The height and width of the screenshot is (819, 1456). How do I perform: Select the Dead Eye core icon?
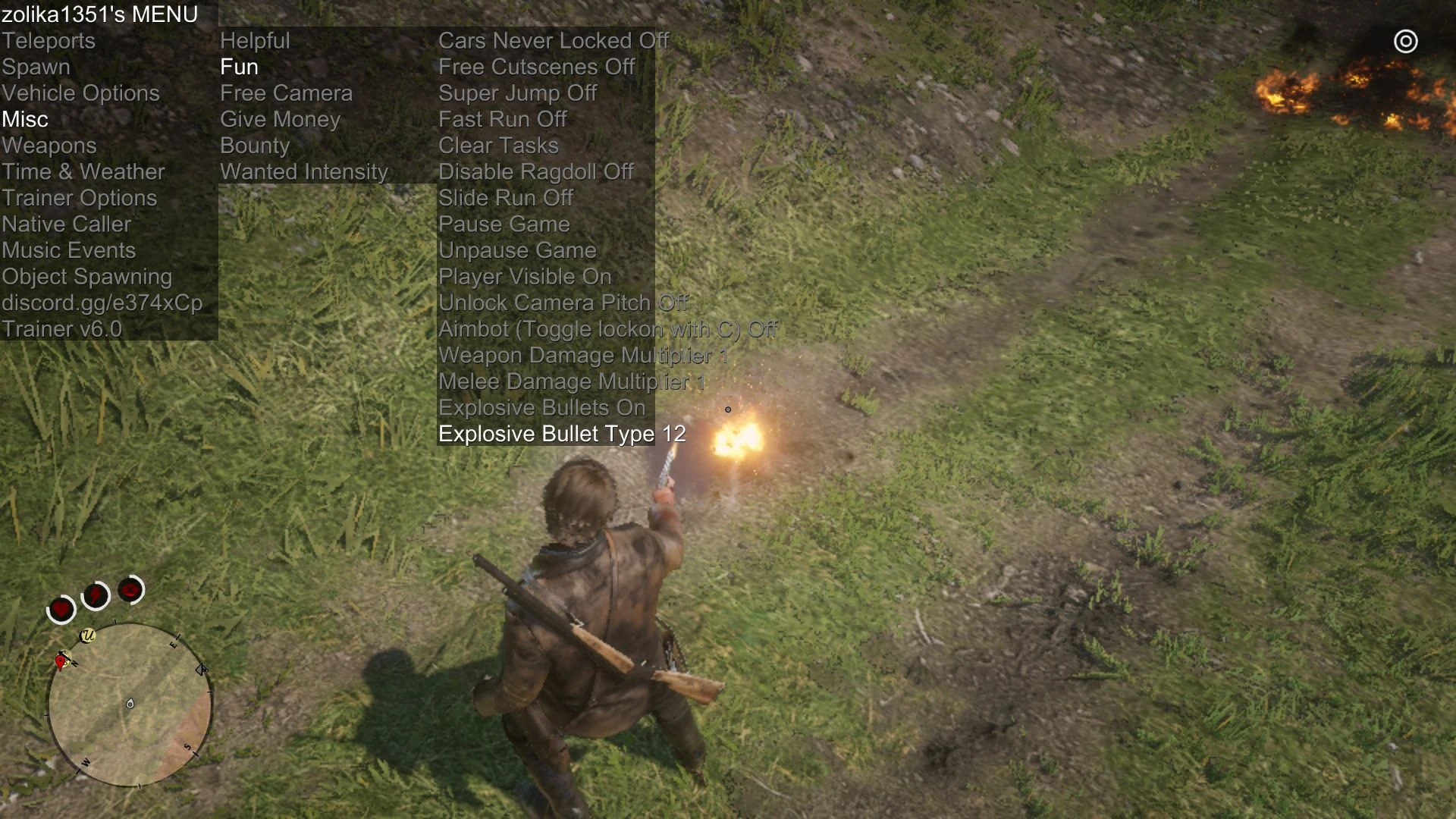coord(130,590)
